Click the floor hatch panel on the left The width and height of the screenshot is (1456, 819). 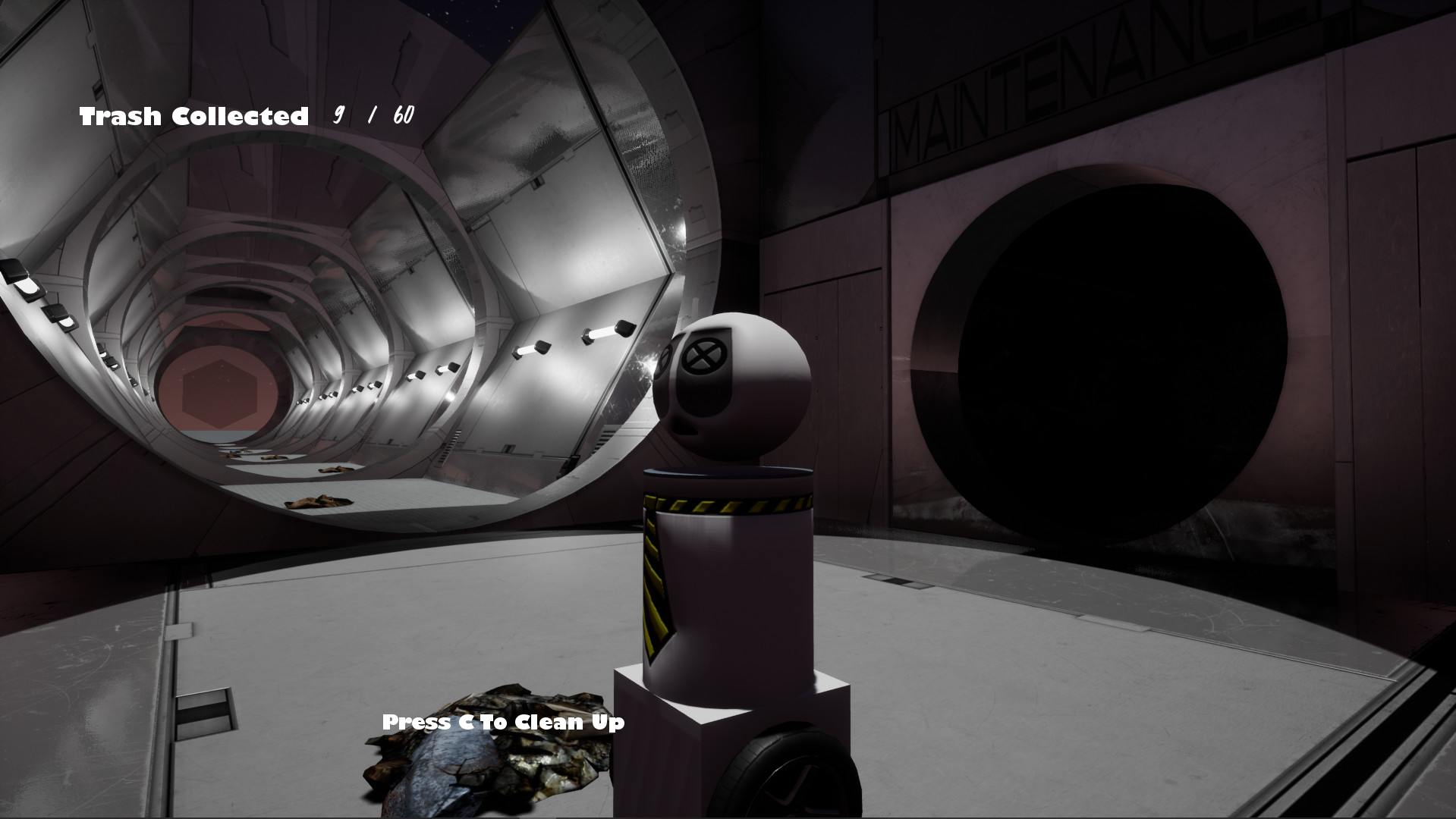click(205, 713)
